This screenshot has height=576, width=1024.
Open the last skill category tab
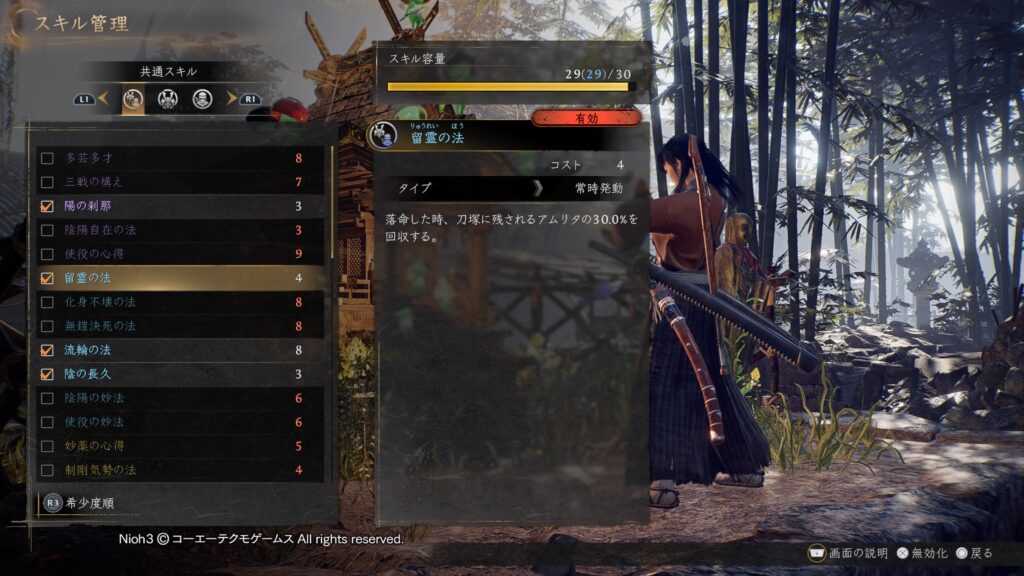tap(202, 99)
